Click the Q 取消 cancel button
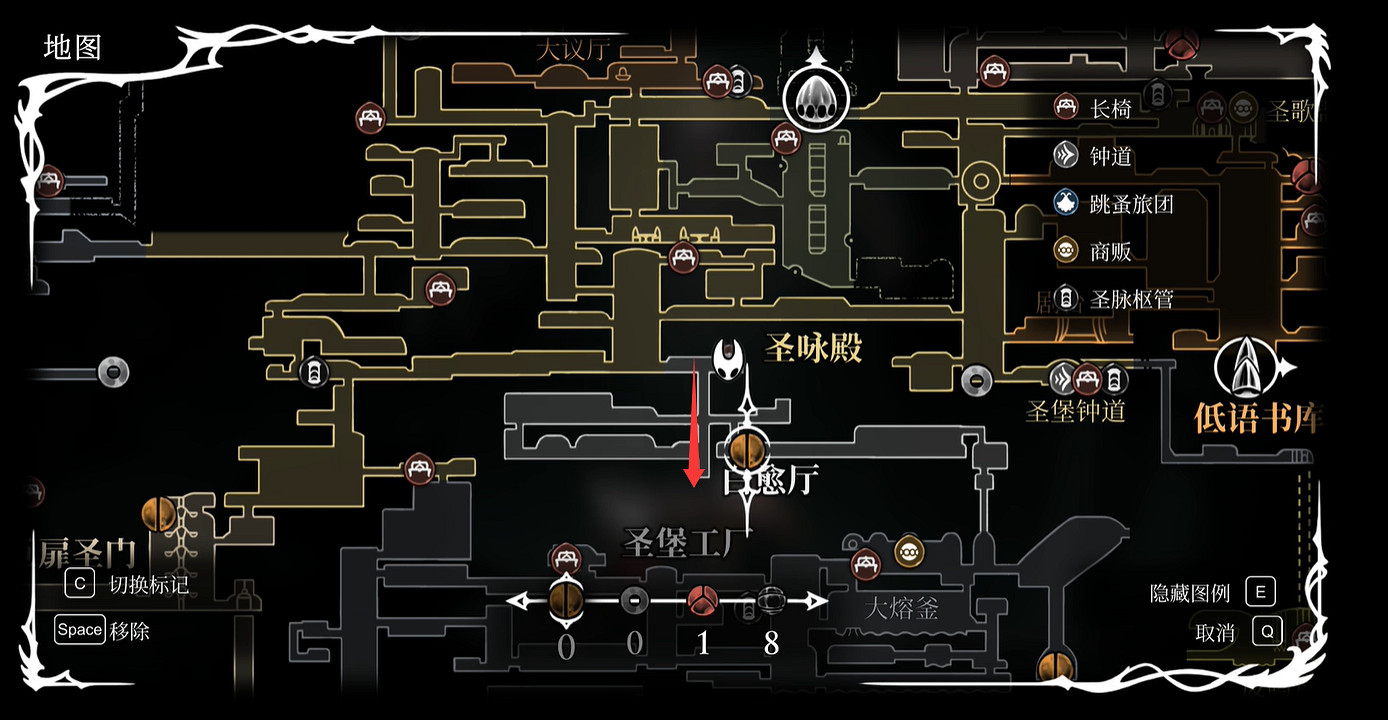 tap(1270, 633)
